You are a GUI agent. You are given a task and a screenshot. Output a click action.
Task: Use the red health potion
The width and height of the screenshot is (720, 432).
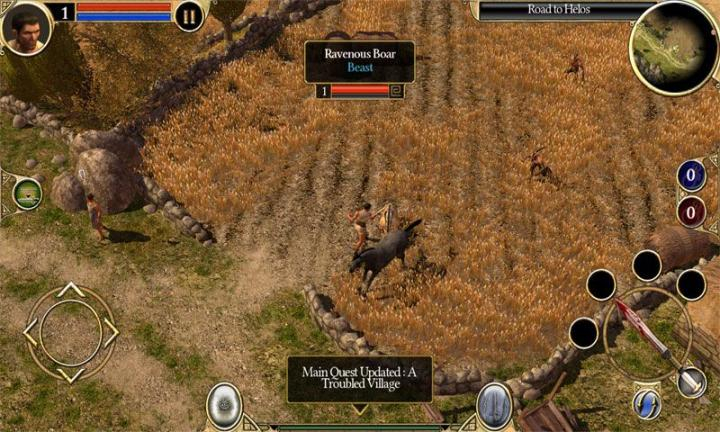[691, 212]
